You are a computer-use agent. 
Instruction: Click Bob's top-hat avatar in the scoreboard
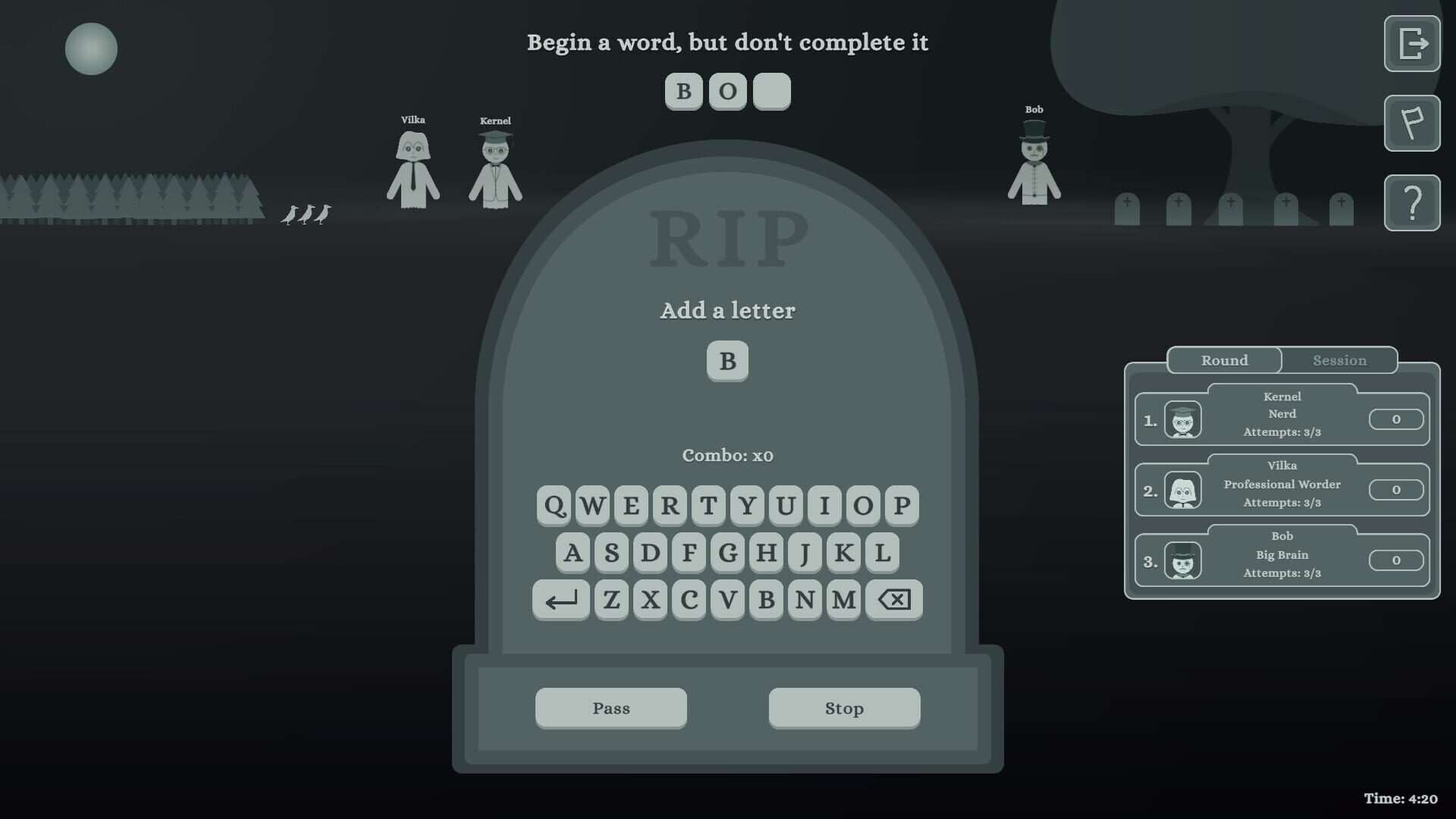click(1184, 559)
